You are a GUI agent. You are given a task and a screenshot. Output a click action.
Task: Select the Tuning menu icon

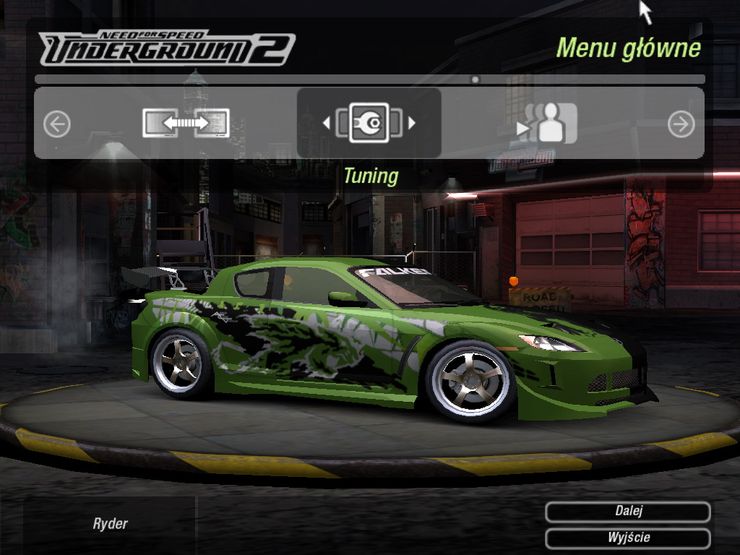pos(369,123)
